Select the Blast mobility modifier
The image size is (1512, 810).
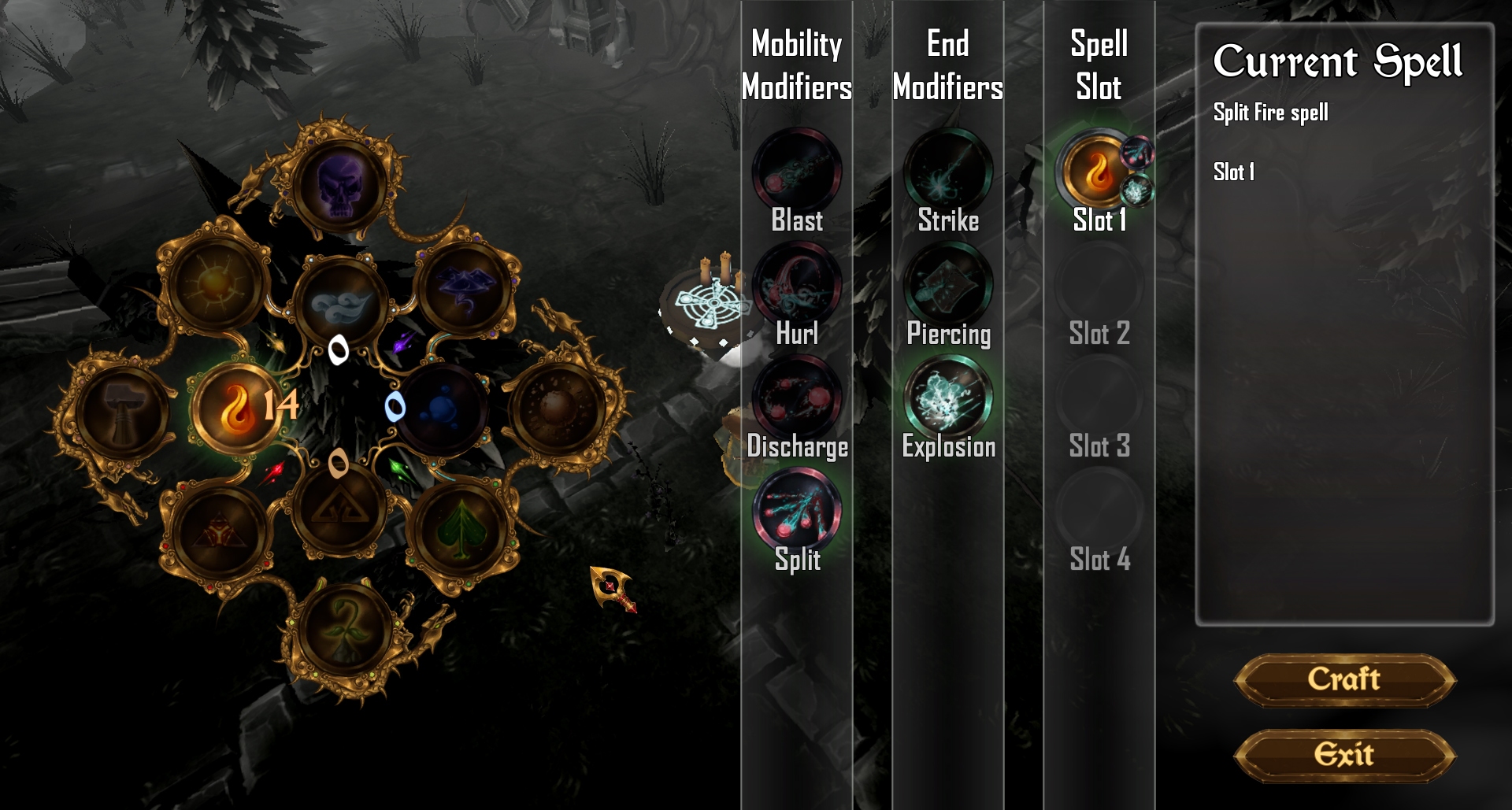point(797,171)
